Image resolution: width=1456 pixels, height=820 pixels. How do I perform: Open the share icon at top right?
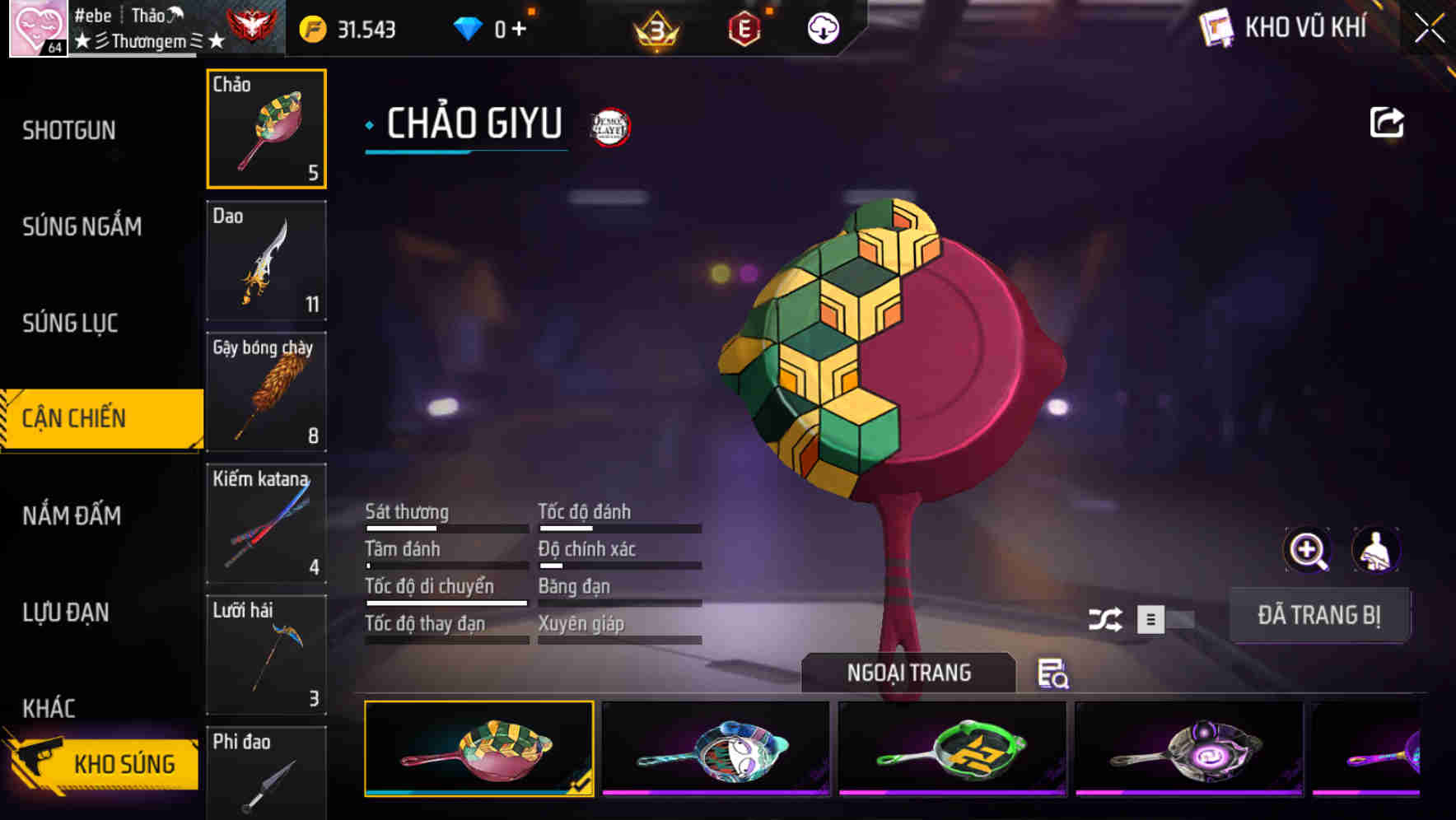pos(1388,122)
